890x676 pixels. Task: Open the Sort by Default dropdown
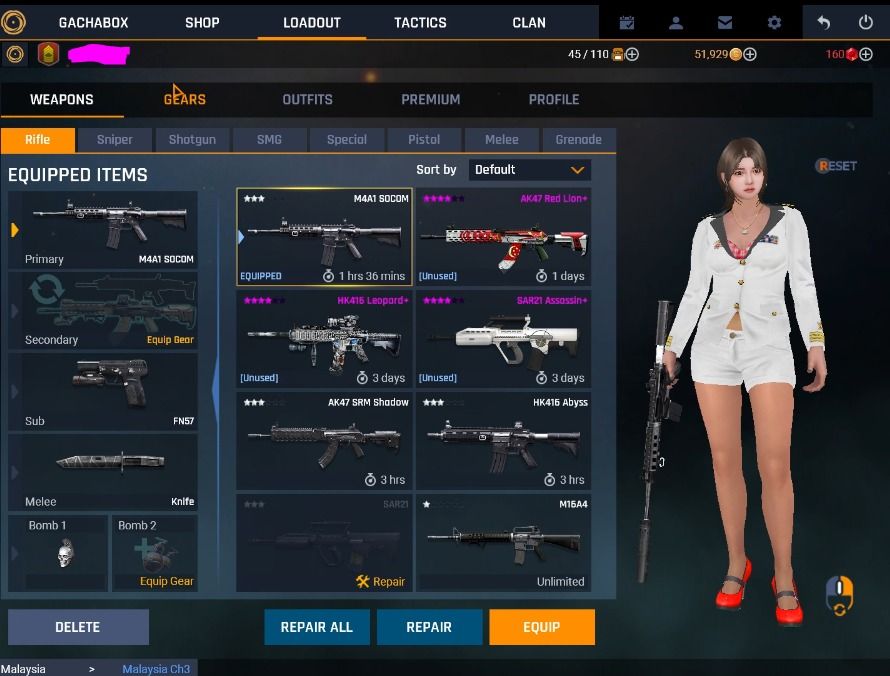click(530, 170)
